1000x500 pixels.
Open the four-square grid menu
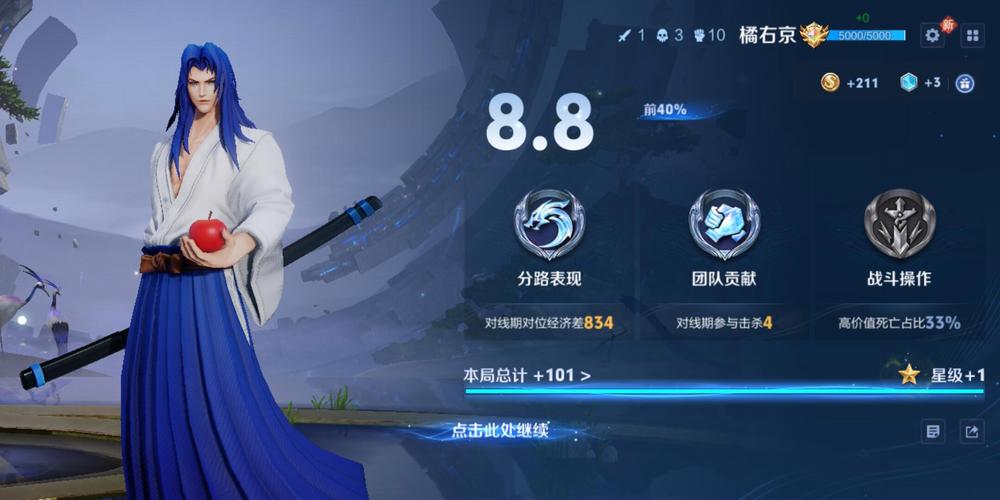click(x=972, y=35)
